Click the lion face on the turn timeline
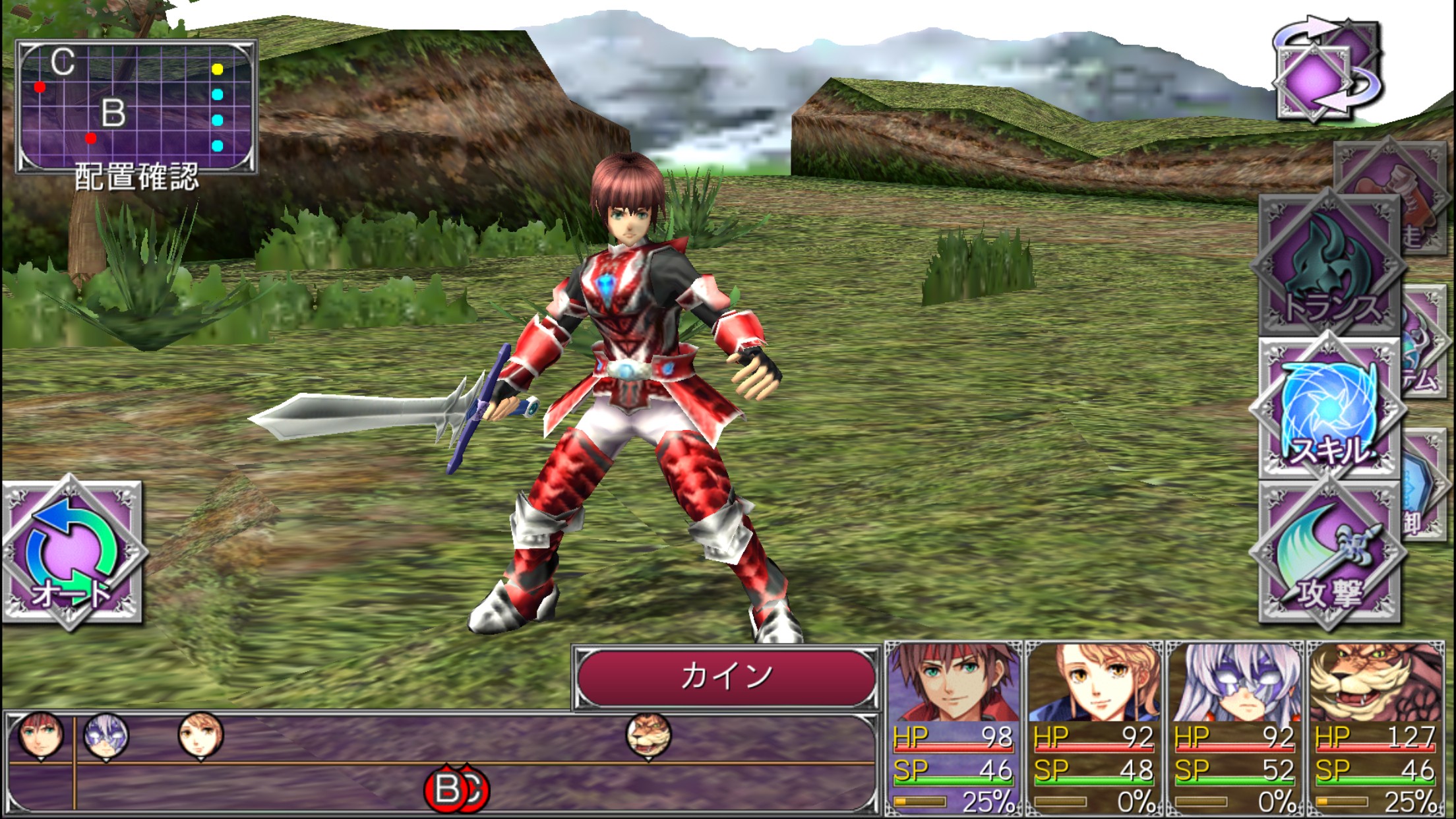The height and width of the screenshot is (819, 1456). coord(649,735)
